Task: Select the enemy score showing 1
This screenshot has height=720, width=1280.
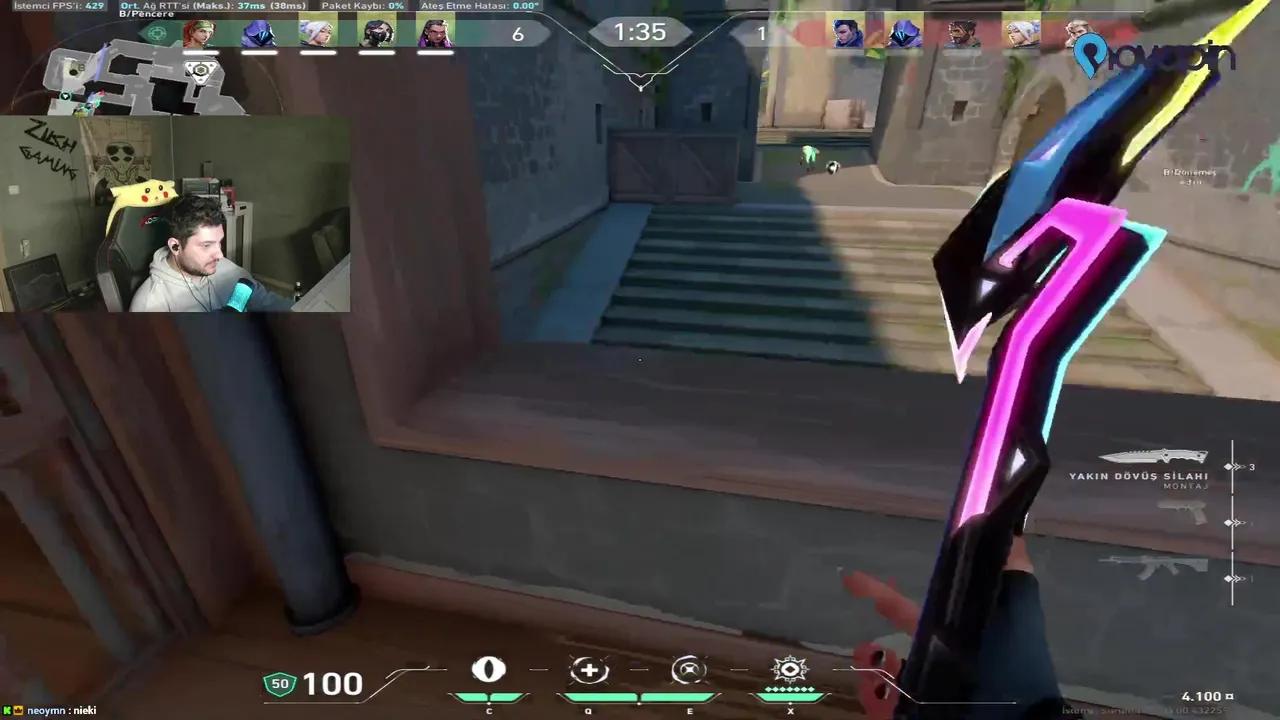Action: (x=762, y=33)
